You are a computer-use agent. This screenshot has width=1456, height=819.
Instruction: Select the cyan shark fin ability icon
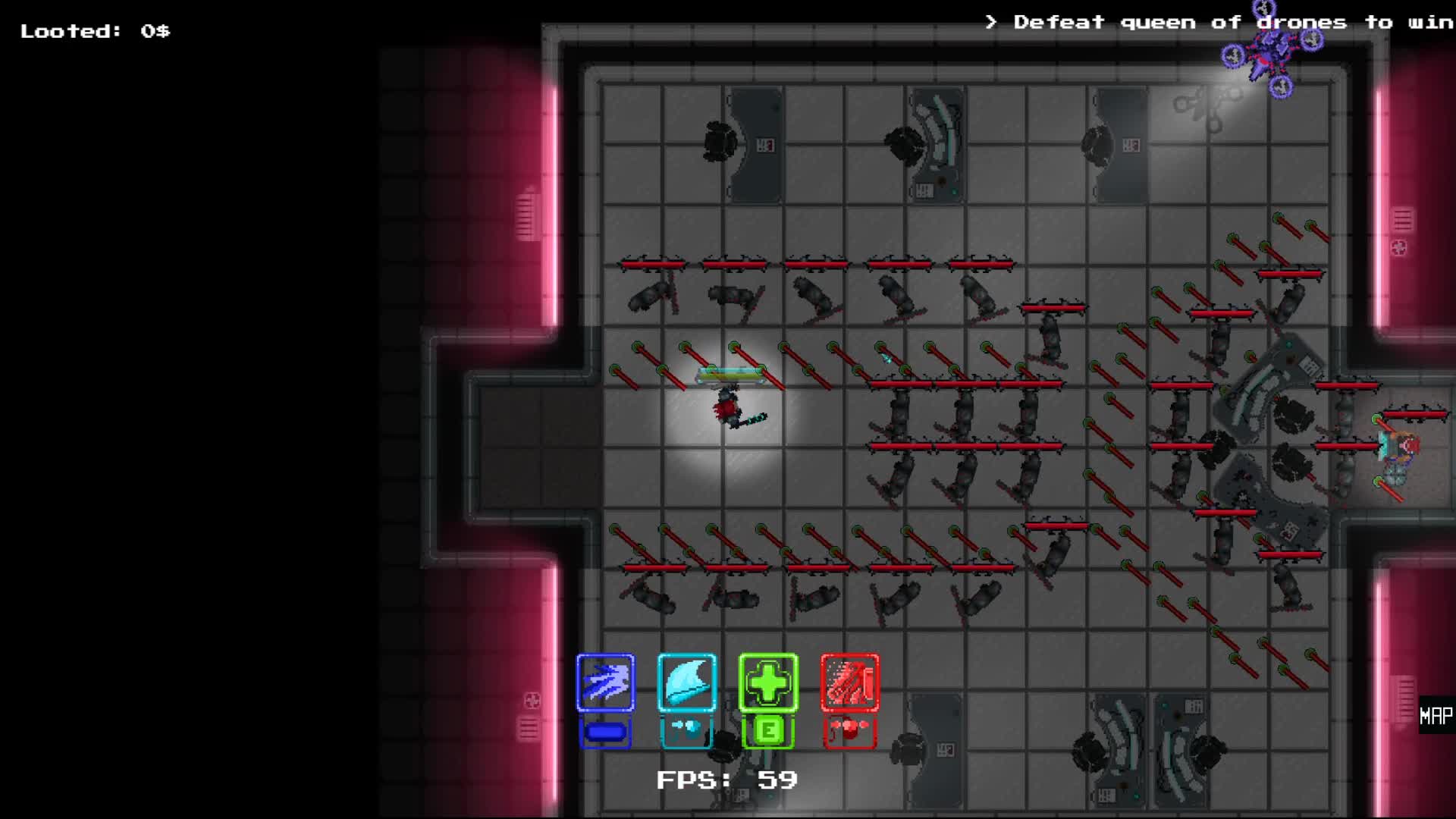tap(686, 682)
